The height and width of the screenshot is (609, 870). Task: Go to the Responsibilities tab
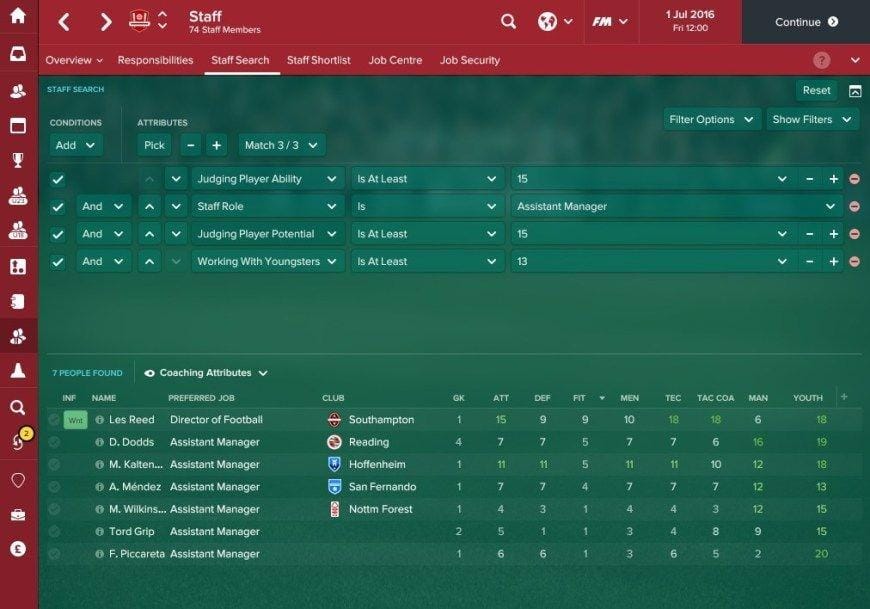[x=155, y=60]
